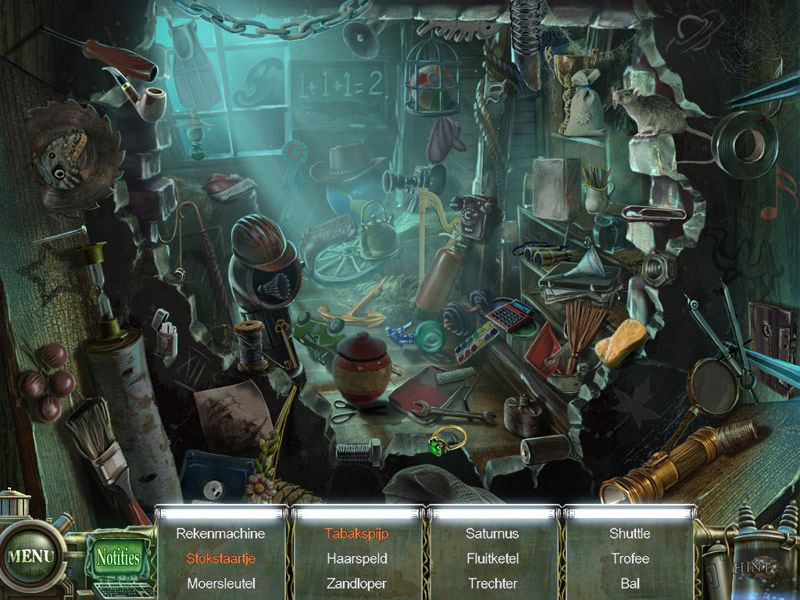Click Trofee in the word list
The height and width of the screenshot is (600, 800).
pyautogui.click(x=630, y=558)
